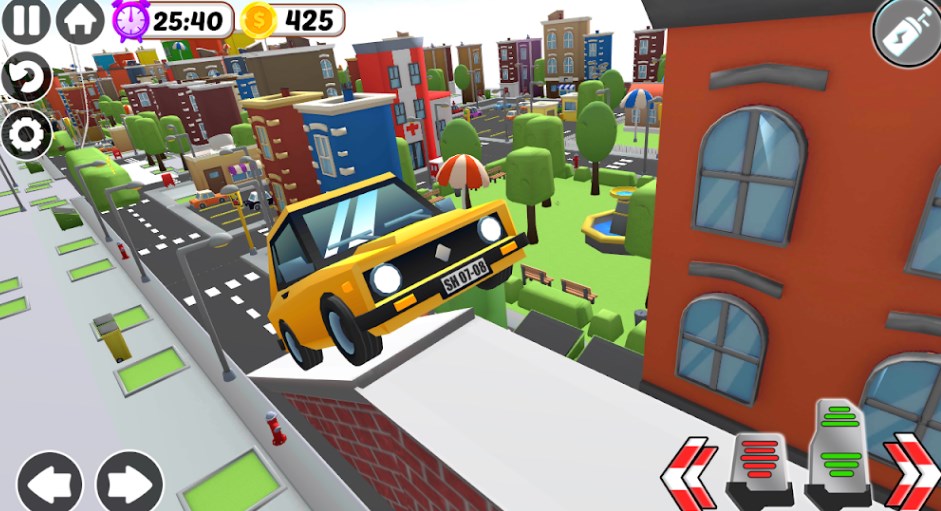Steer right with the right arrow

click(129, 482)
